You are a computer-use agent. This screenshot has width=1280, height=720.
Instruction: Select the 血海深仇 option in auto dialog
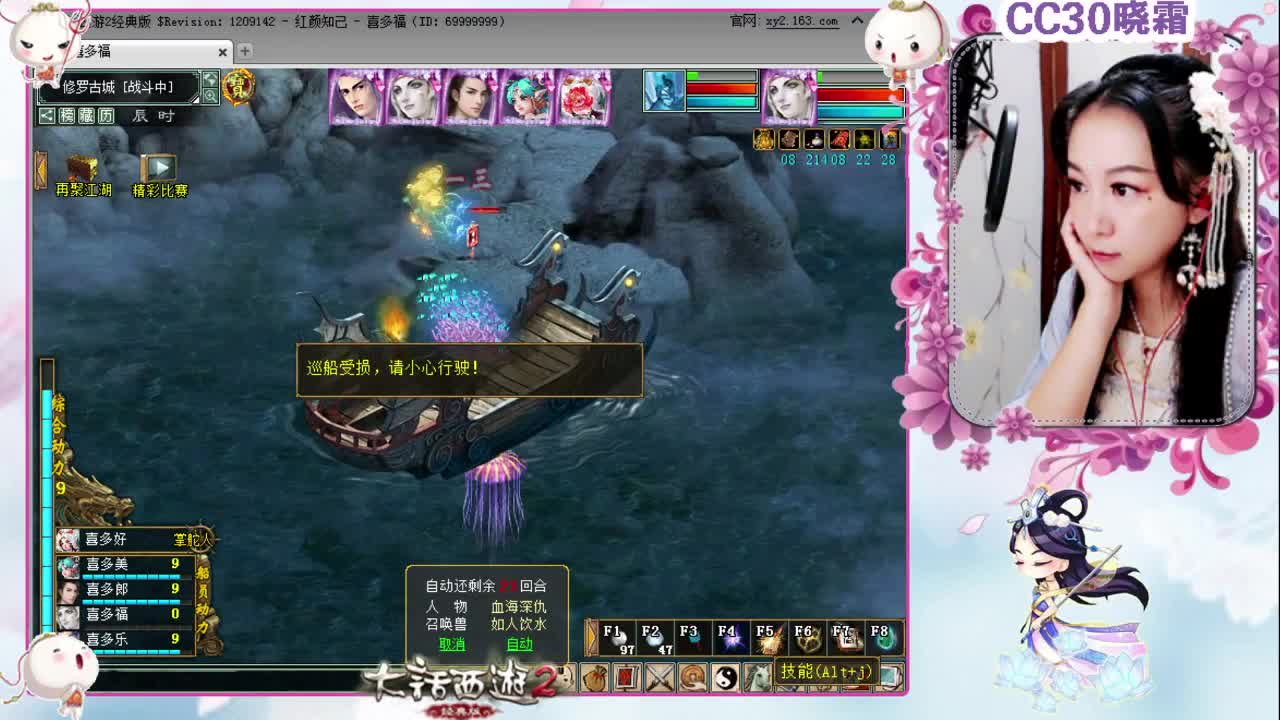tap(520, 605)
